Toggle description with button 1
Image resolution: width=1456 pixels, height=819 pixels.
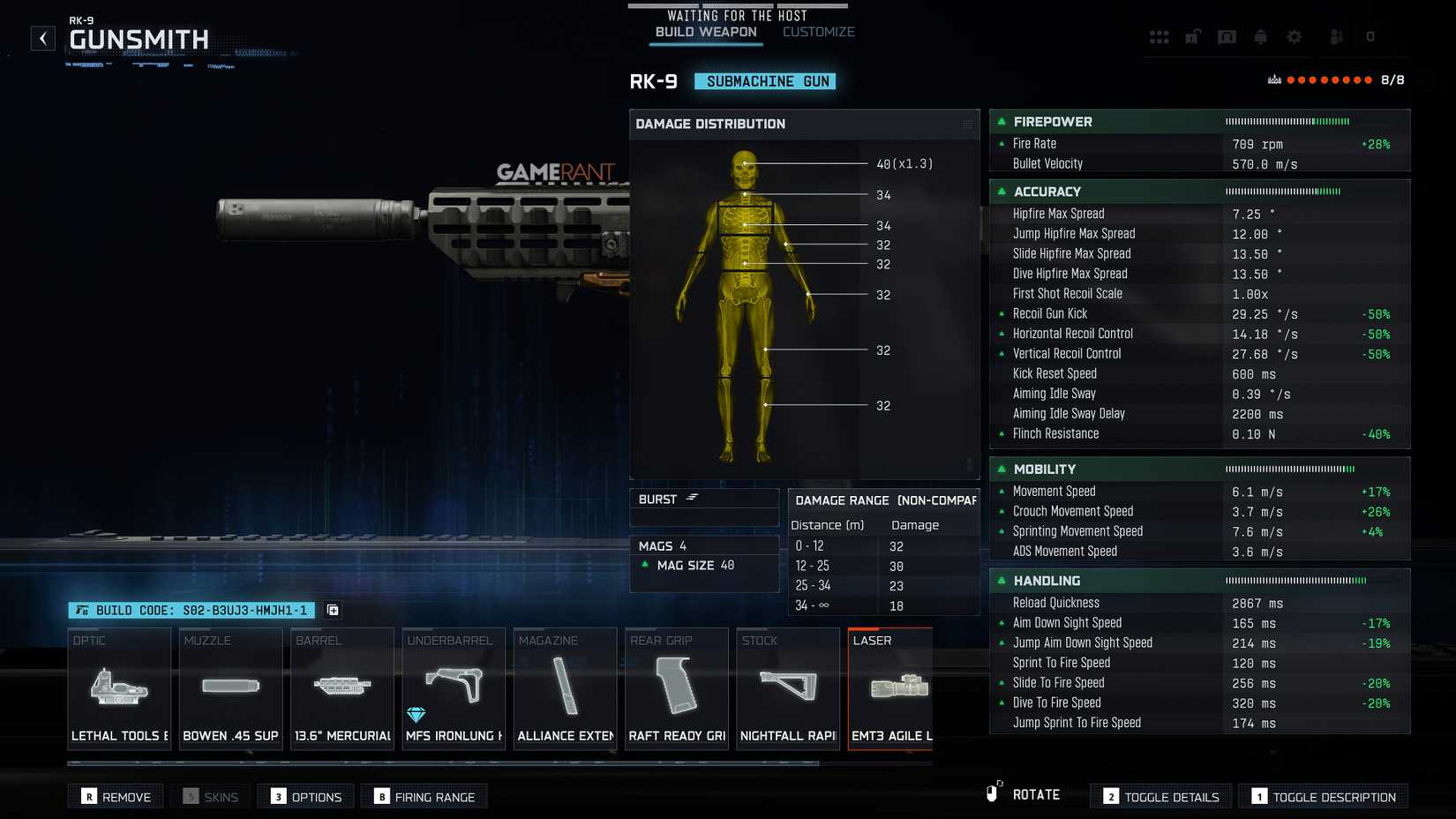click(1322, 795)
